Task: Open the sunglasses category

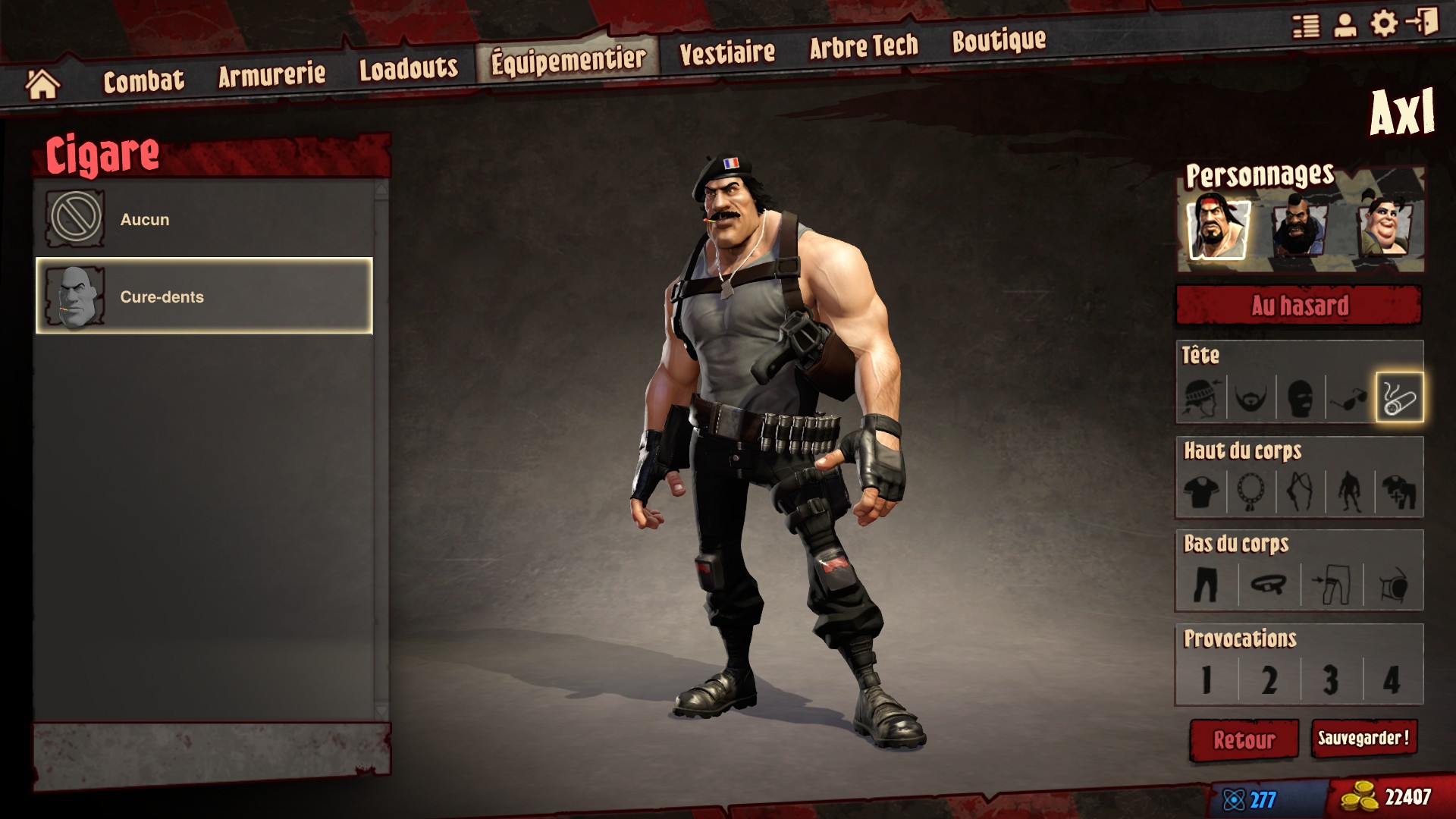Action: click(x=1350, y=397)
